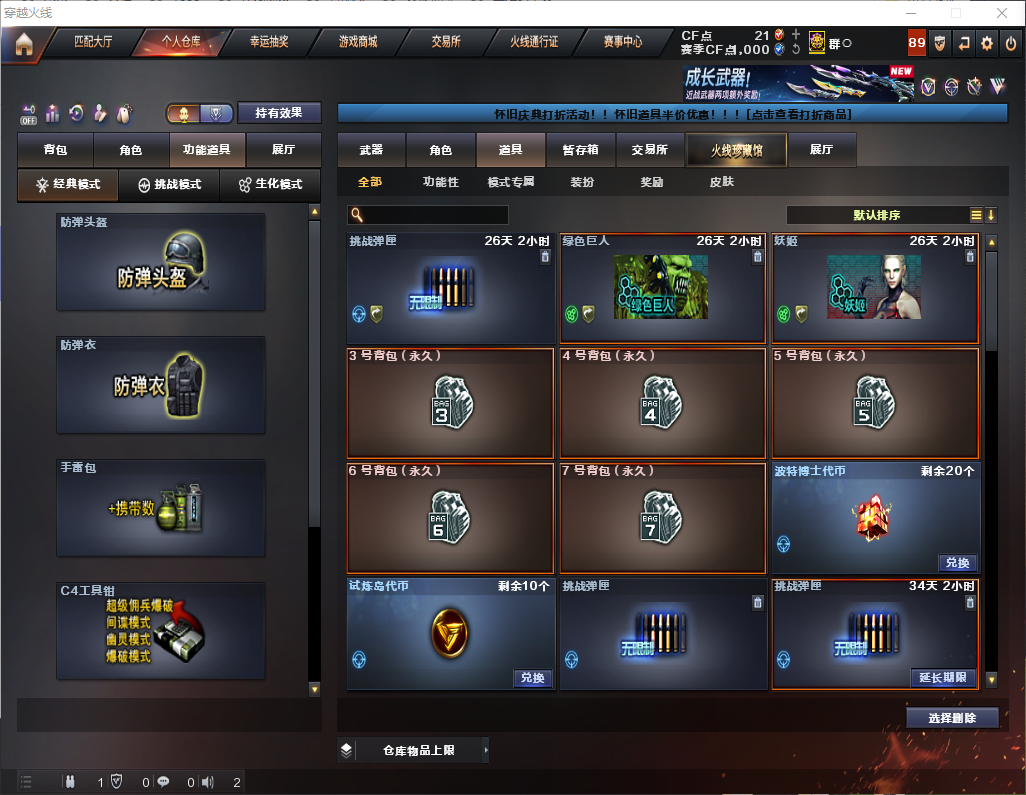Switch to 游戏商城 store tab
The image size is (1026, 795).
pos(357,42)
